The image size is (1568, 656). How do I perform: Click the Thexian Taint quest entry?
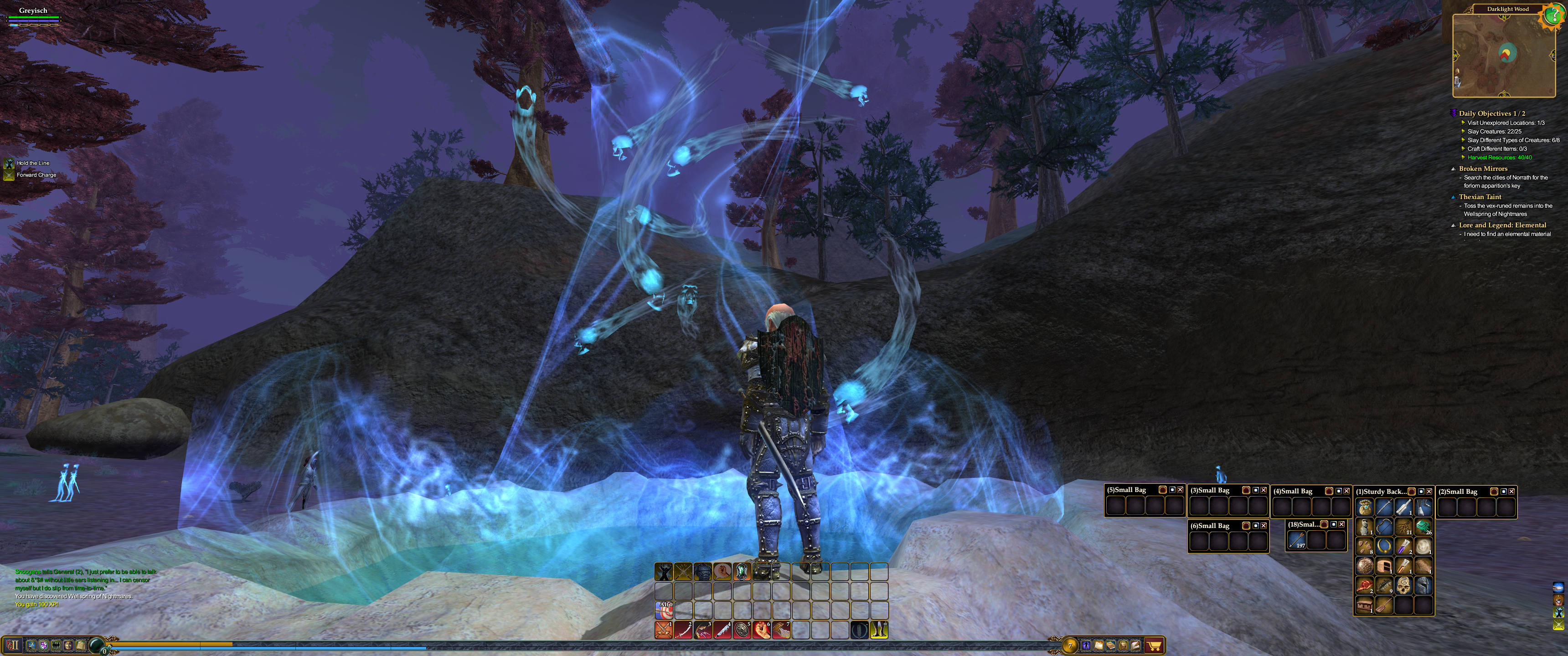(x=1480, y=196)
